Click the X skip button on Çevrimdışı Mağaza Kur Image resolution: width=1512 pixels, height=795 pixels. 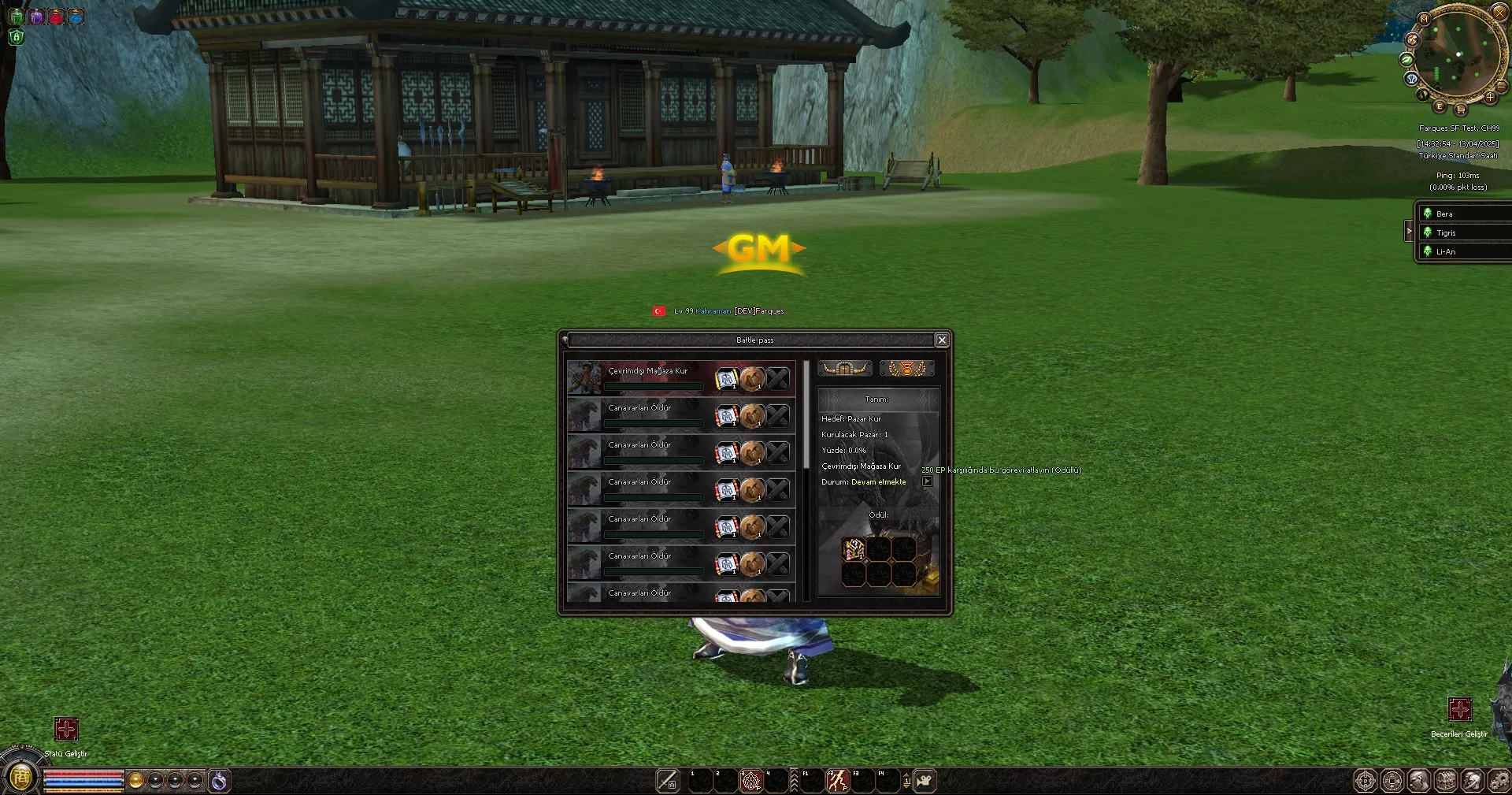click(779, 378)
